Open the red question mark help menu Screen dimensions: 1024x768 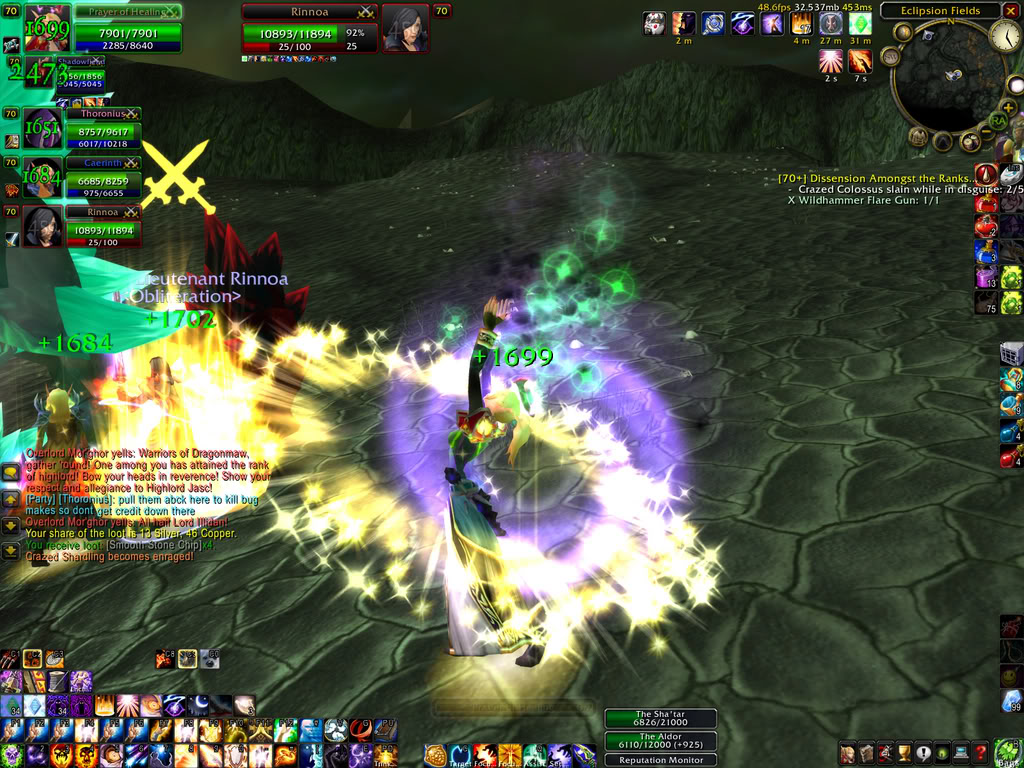point(982,753)
